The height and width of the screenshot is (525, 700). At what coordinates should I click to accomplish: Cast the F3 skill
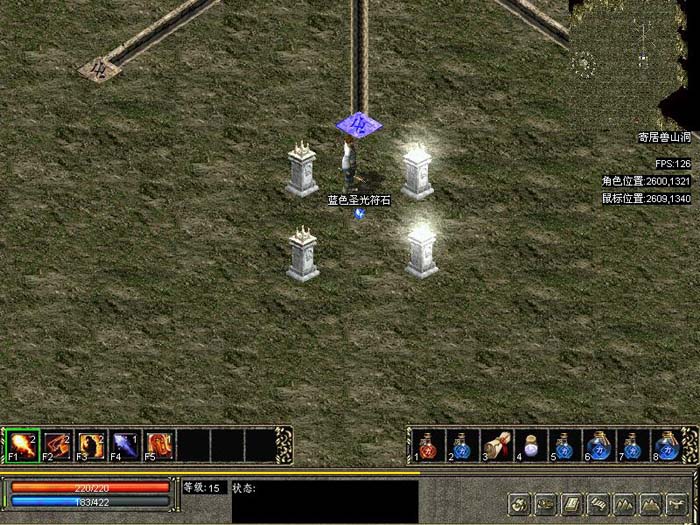pos(92,443)
